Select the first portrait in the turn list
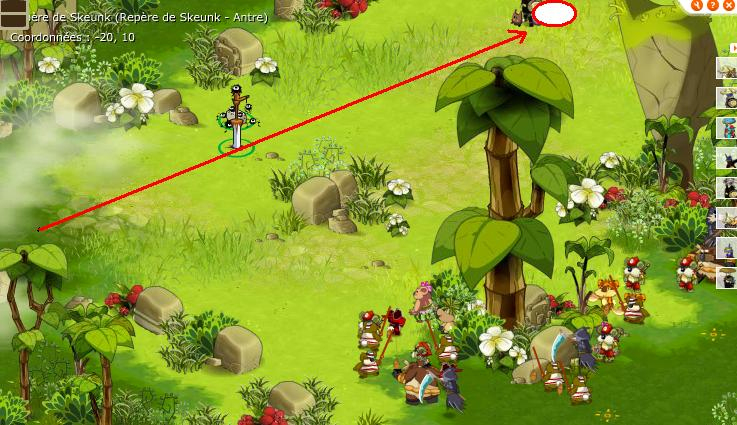Viewport: 737px width, 425px height. tap(727, 69)
